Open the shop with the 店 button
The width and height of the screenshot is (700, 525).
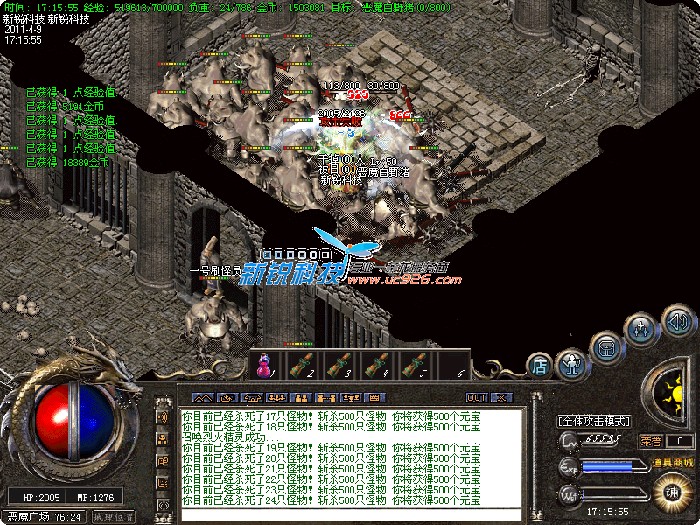(540, 365)
